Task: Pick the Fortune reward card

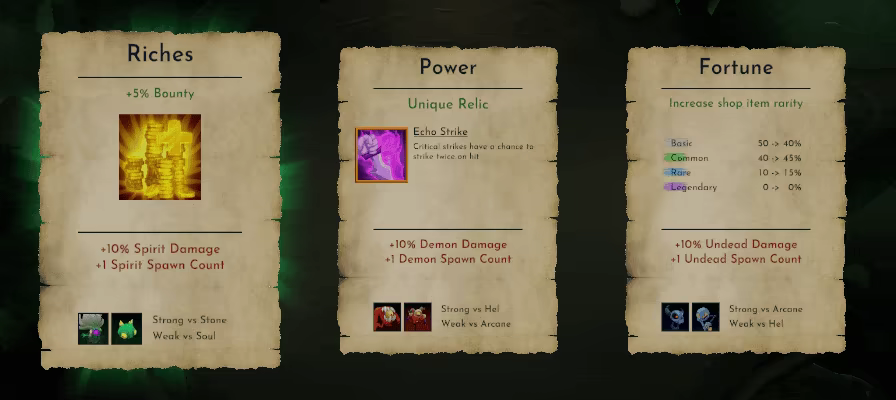Action: 736,200
